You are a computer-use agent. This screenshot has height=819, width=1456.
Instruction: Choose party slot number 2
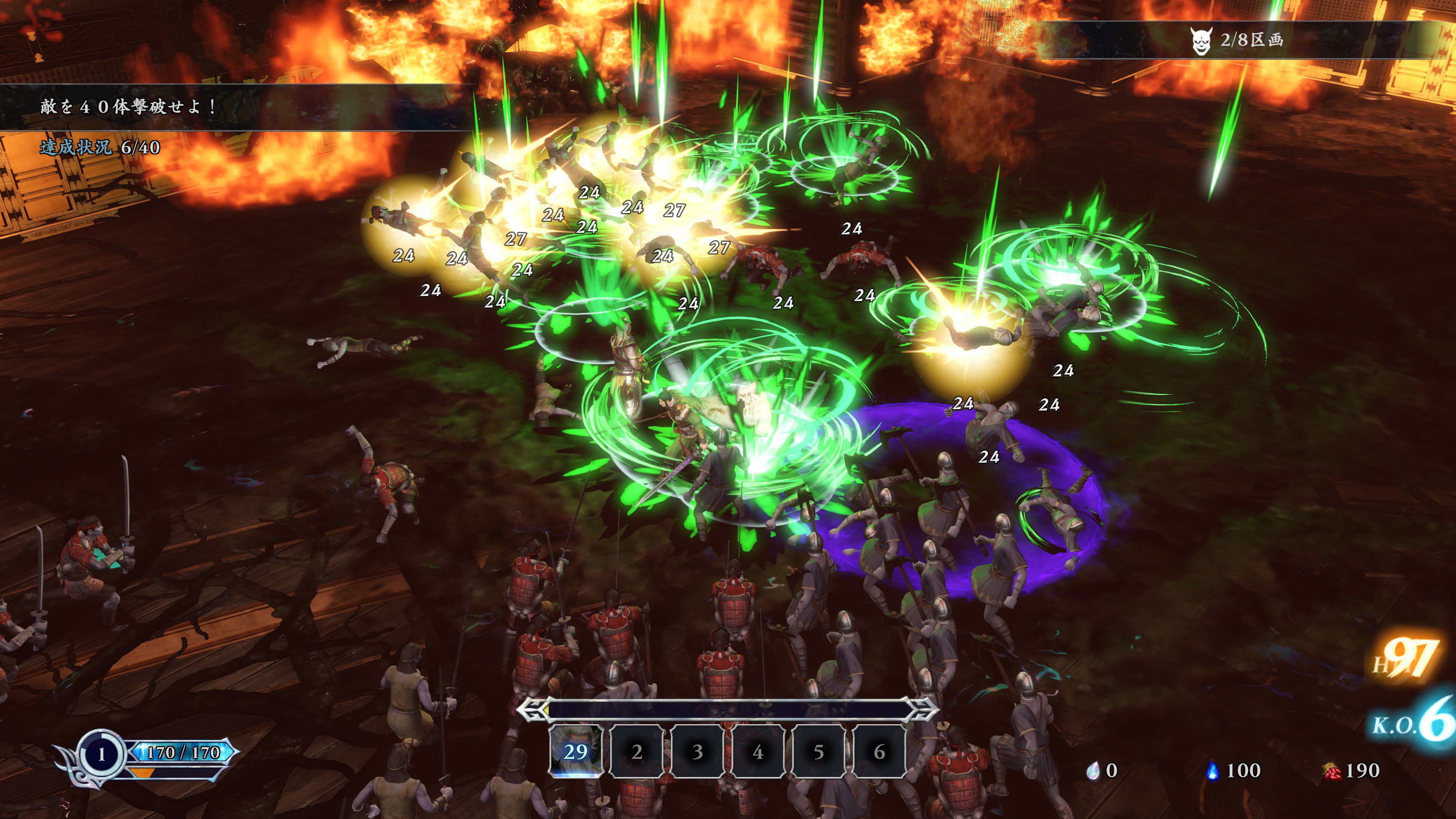[637, 752]
